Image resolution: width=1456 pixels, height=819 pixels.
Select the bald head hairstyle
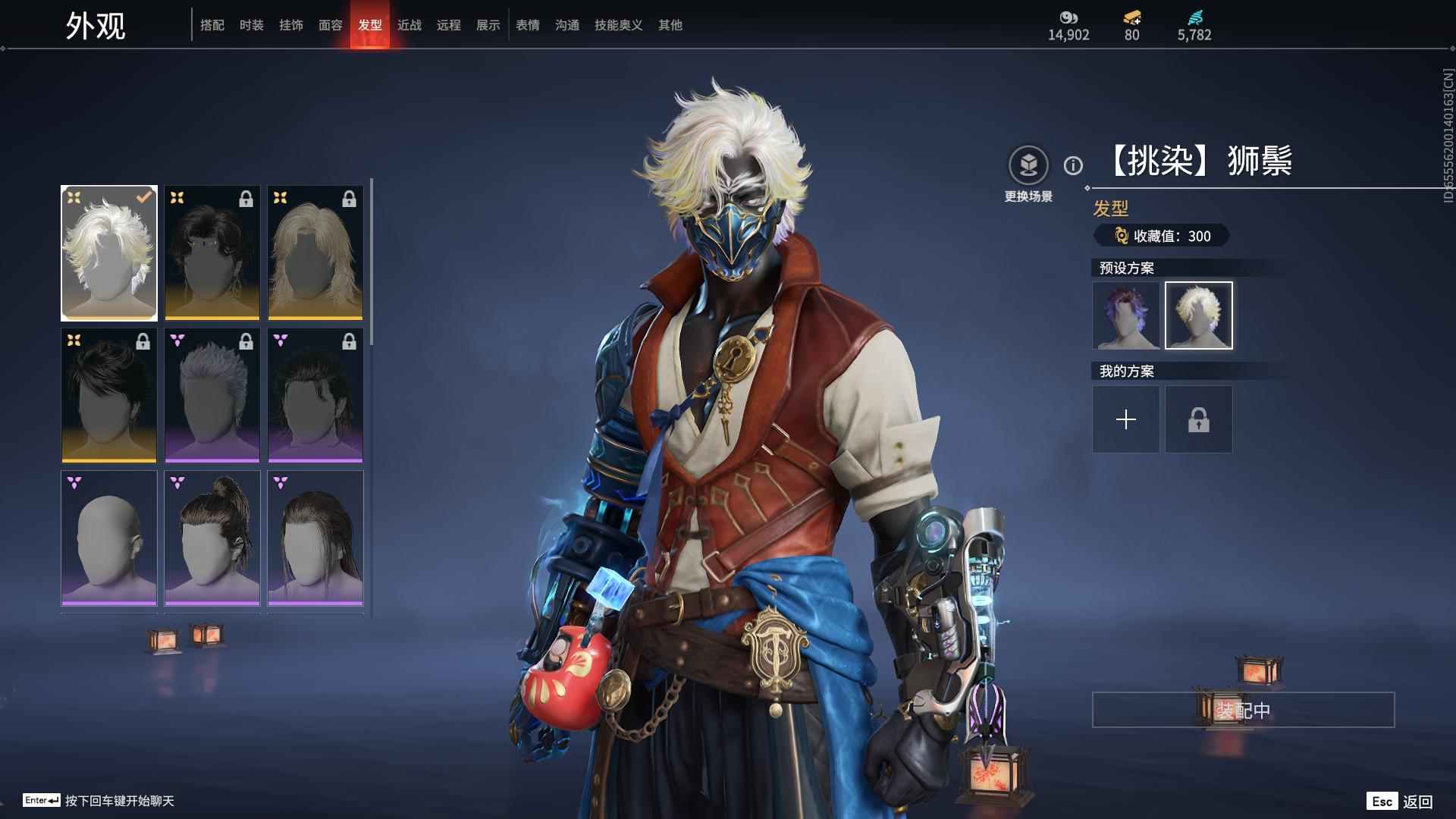tap(109, 538)
